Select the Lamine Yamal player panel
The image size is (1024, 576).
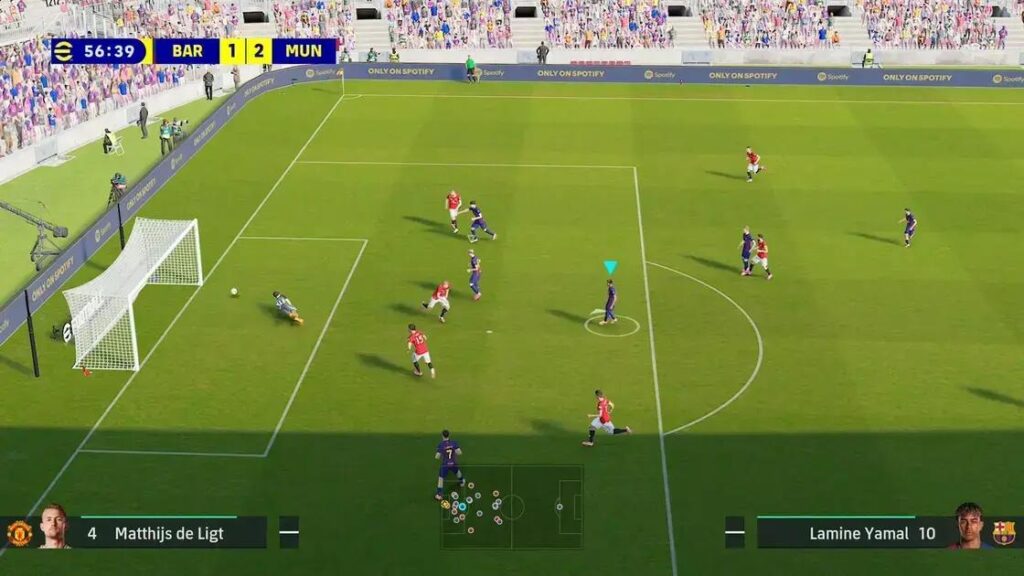[x=850, y=532]
